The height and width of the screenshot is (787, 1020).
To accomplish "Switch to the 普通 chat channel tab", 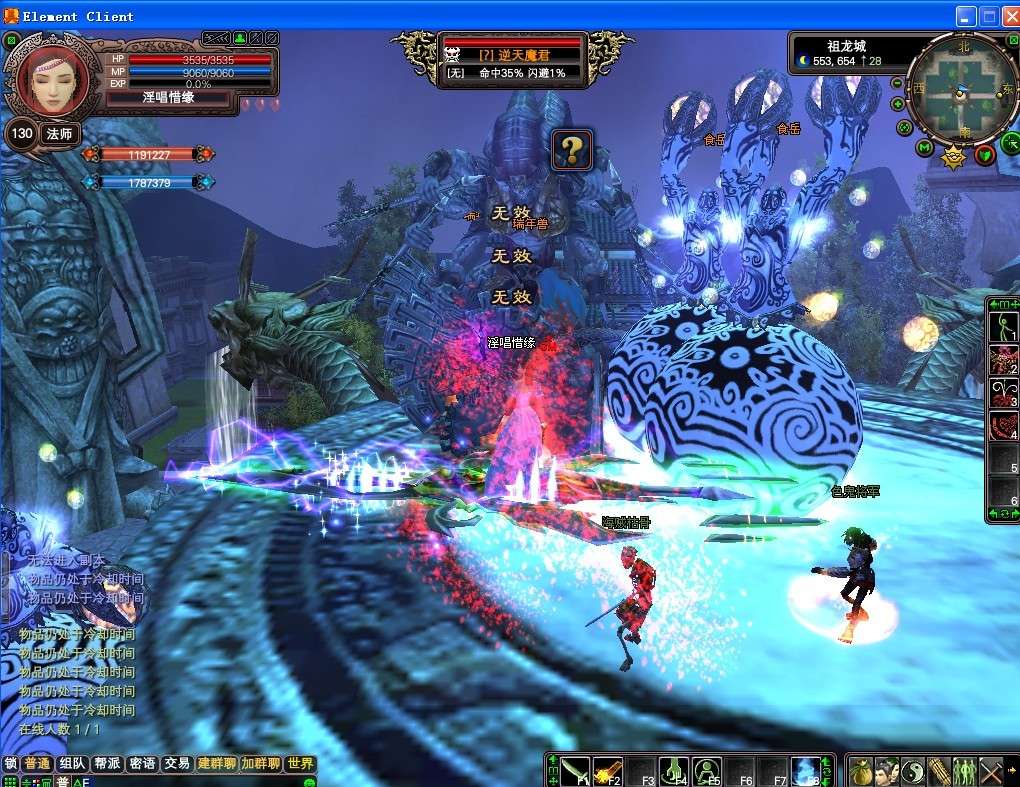I will tap(38, 763).
